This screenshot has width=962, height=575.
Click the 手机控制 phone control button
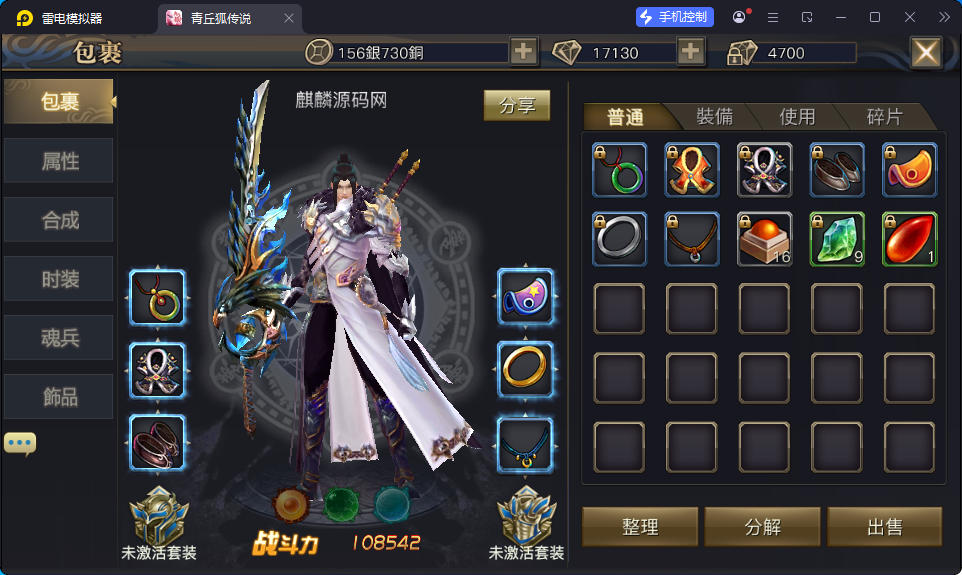pyautogui.click(x=675, y=17)
